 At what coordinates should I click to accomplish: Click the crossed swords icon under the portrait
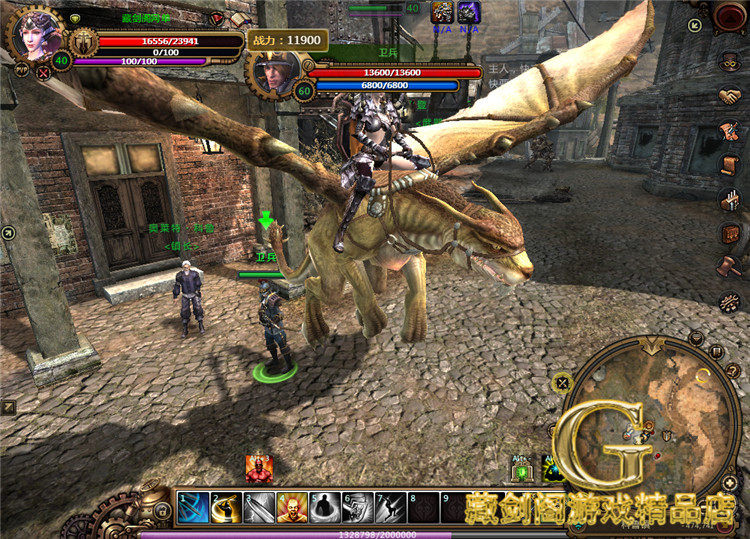(43, 72)
